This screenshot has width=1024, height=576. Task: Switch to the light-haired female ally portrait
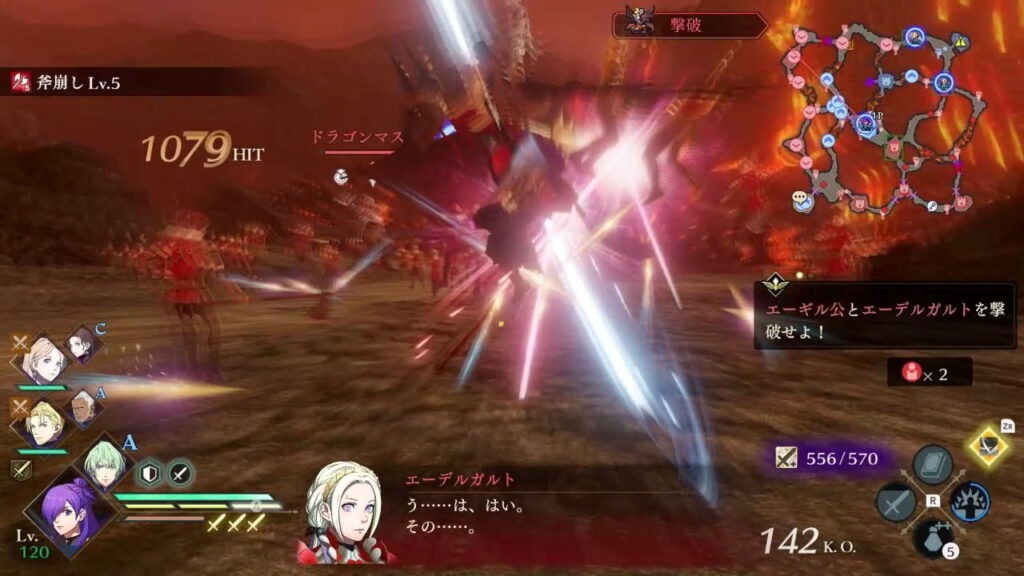[x=44, y=360]
